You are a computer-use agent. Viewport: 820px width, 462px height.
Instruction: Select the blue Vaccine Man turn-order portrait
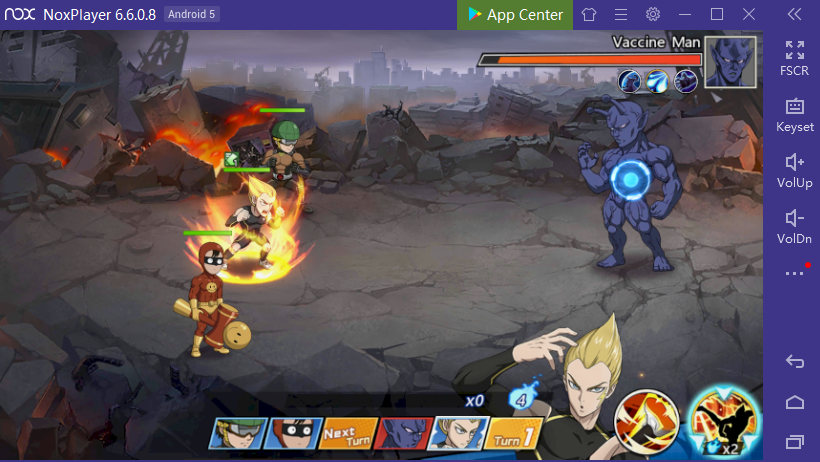pos(407,433)
